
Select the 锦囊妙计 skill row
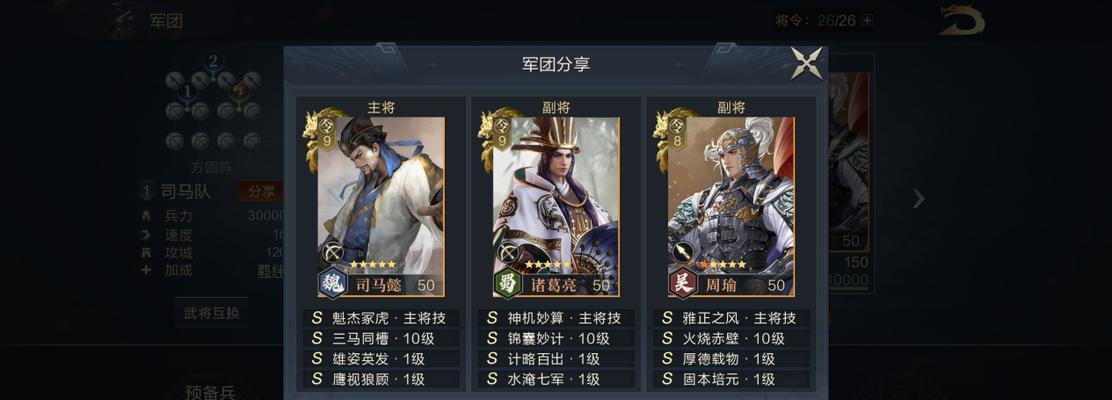(556, 338)
